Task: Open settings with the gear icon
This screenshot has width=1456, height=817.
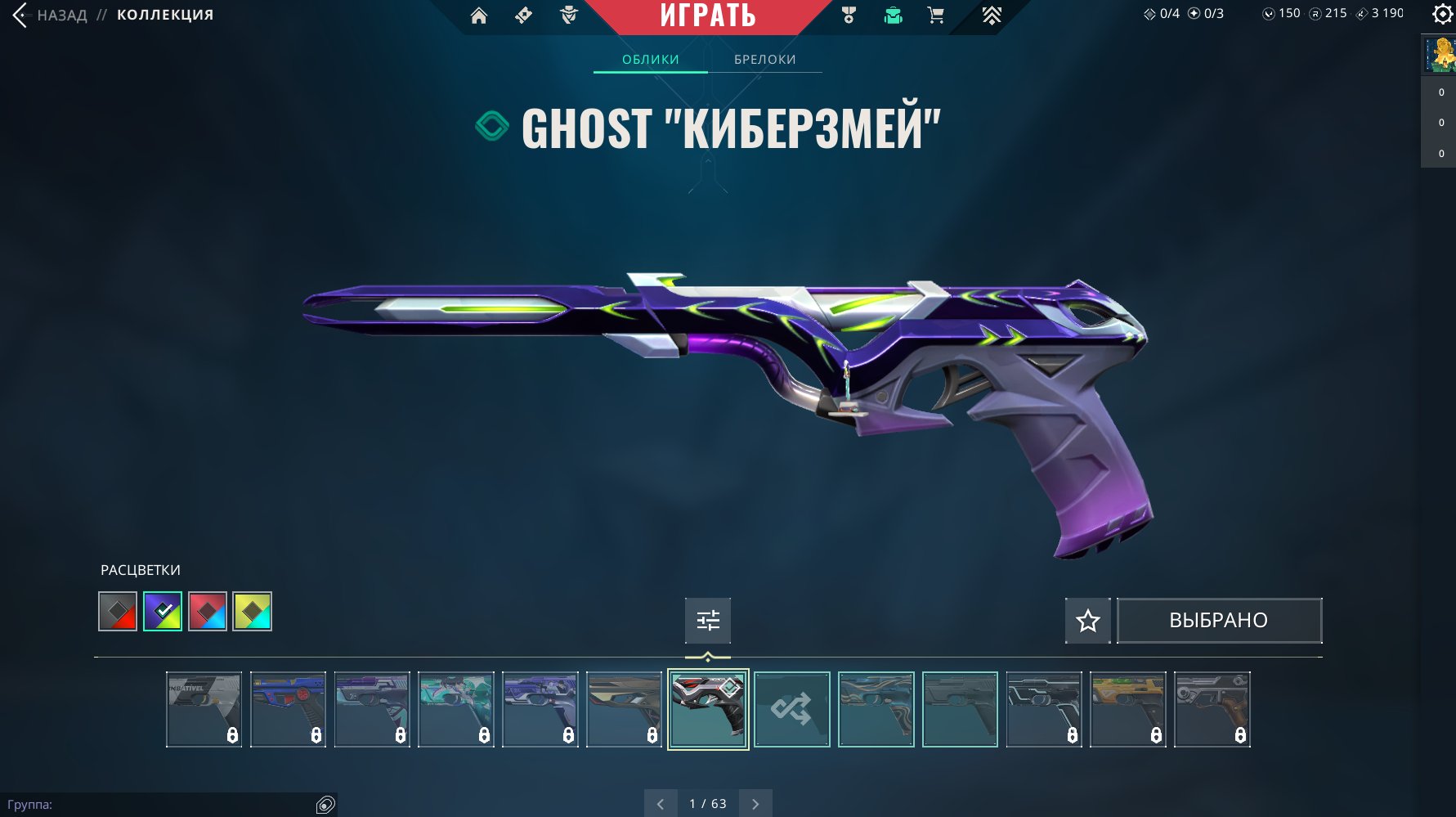Action: click(x=1442, y=14)
